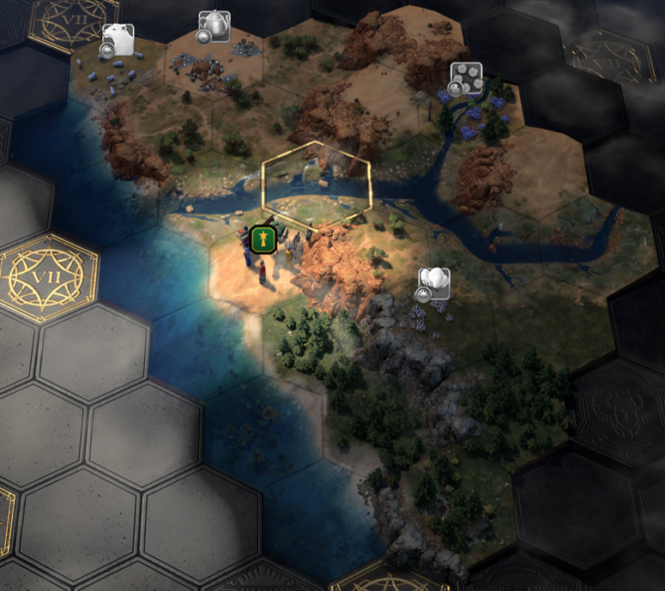The width and height of the screenshot is (665, 591).
Task: Inspect the silver teapot resource icon
Action: 214,25
